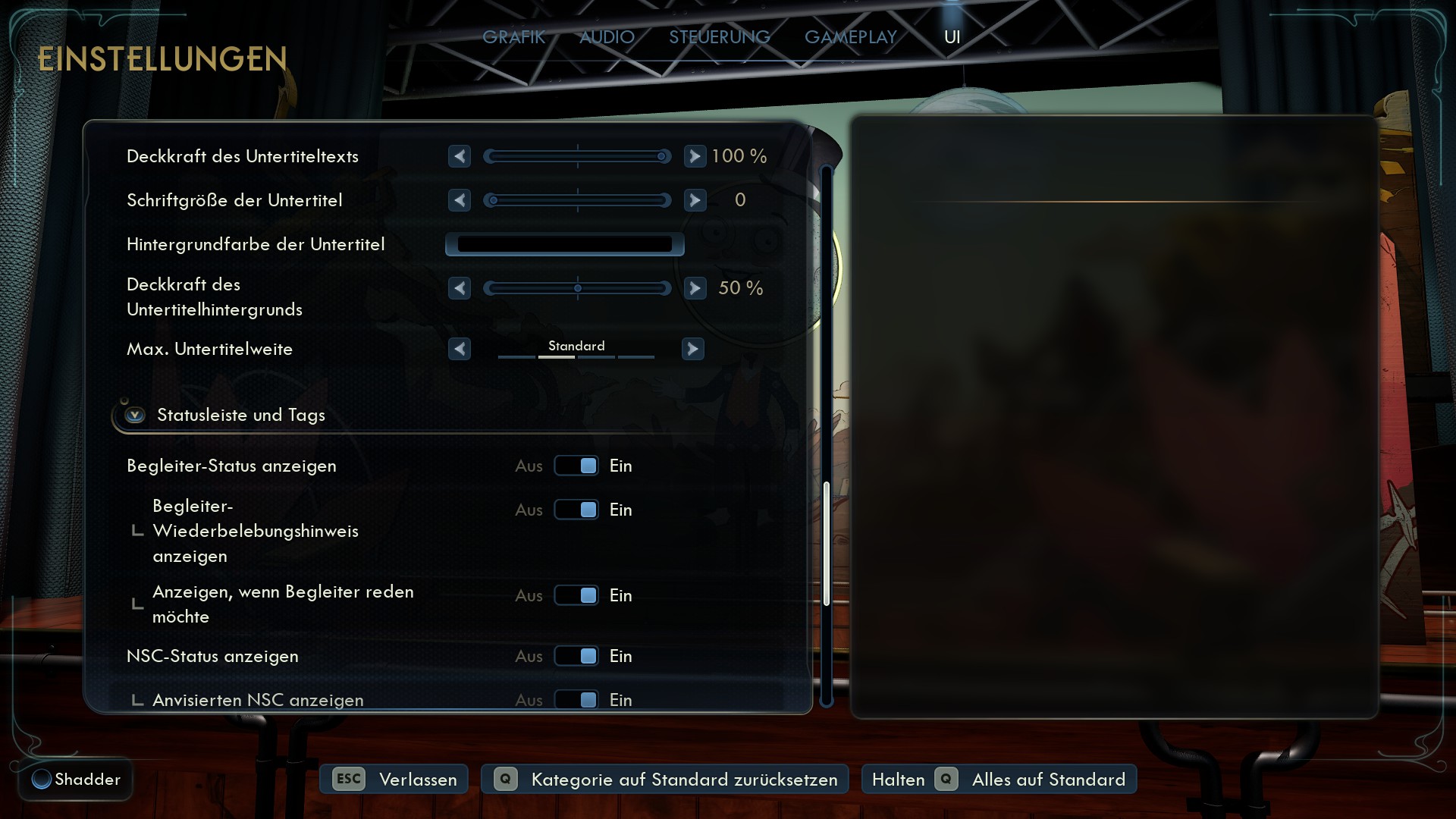Open the Audio settings tab
Viewport: 1456px width, 819px height.
click(607, 37)
